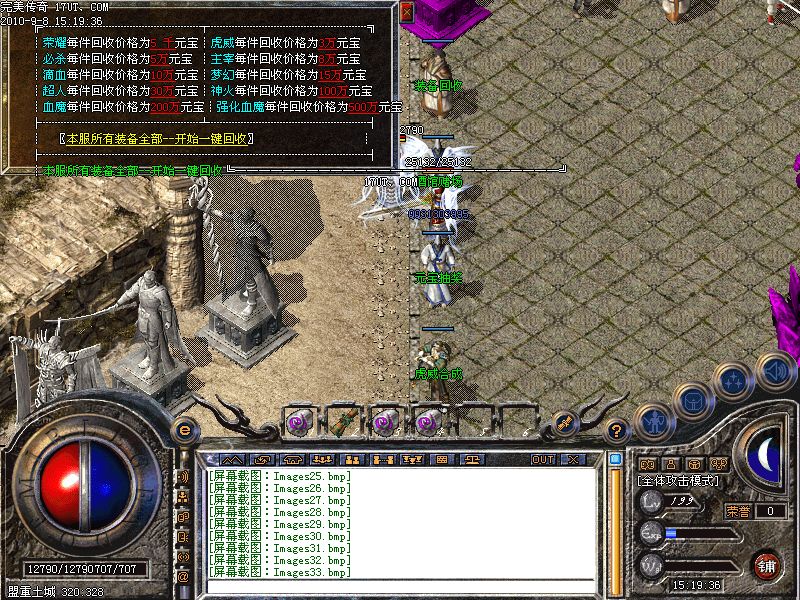Open the character figure round button
The height and width of the screenshot is (600, 800).
[653, 420]
